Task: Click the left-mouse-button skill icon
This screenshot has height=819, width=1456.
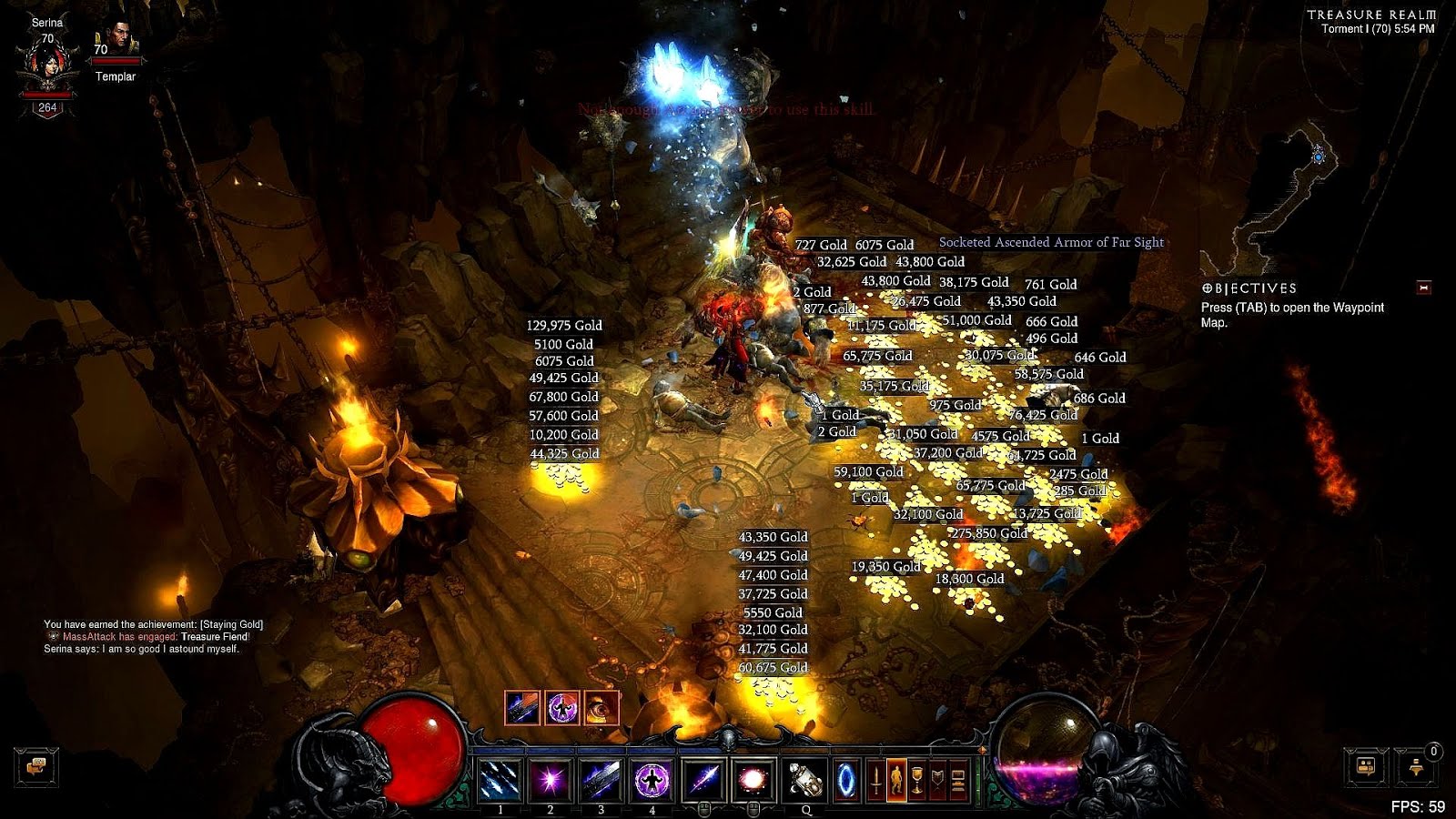Action: pyautogui.click(x=704, y=780)
